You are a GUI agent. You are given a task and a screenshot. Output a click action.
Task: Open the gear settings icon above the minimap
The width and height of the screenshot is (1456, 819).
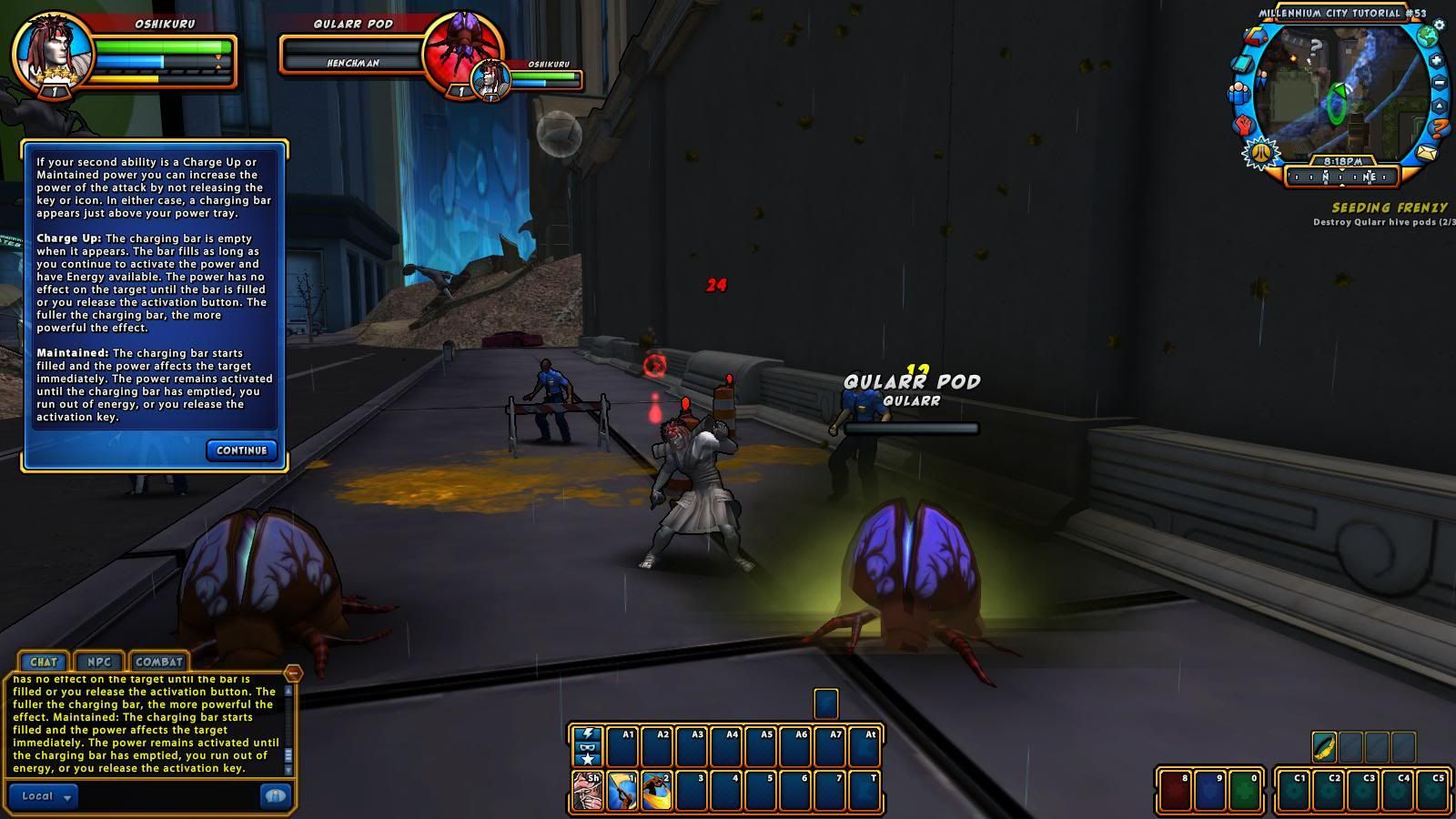(1439, 25)
